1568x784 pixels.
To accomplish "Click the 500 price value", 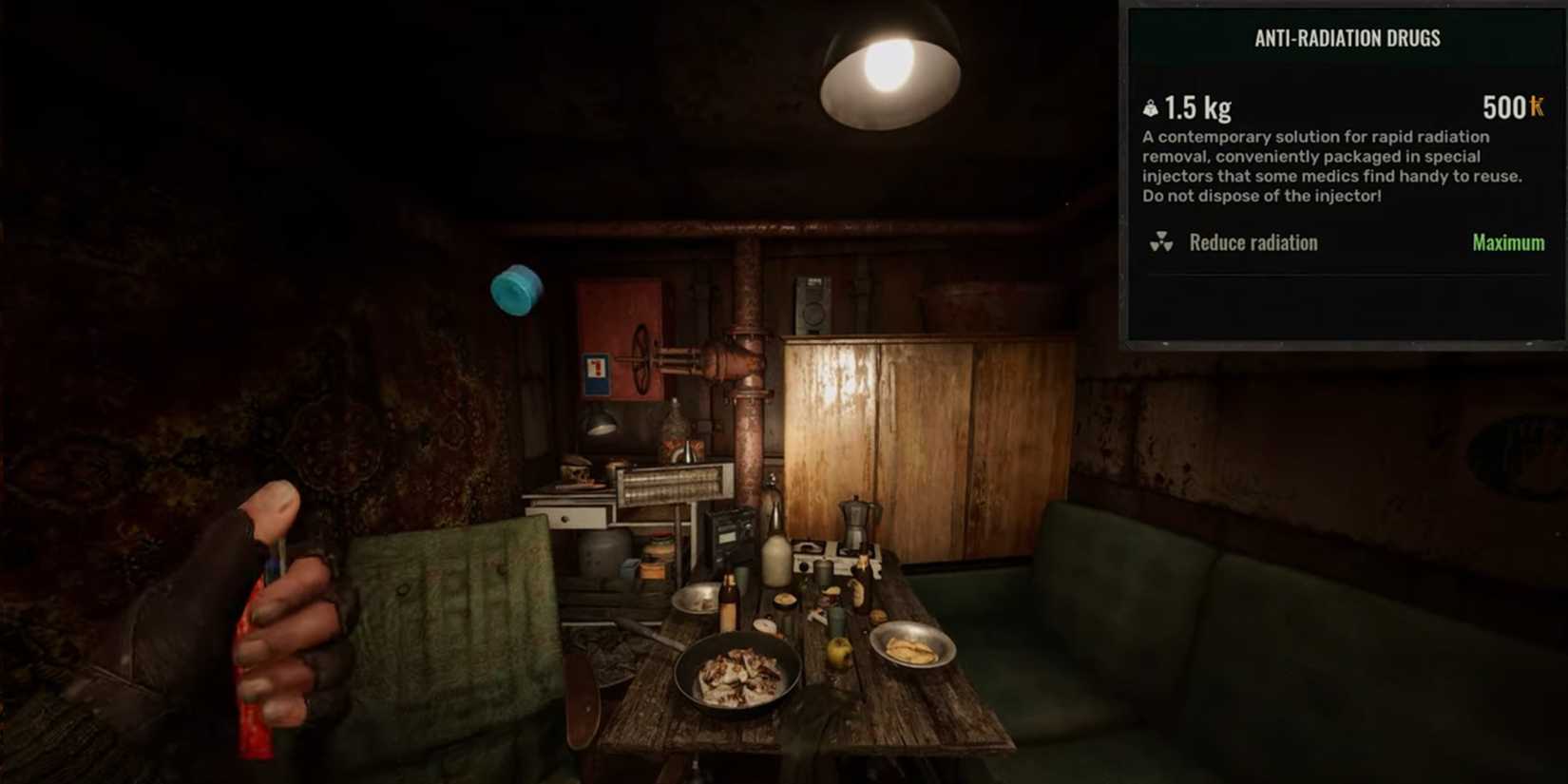I will pyautogui.click(x=1501, y=107).
